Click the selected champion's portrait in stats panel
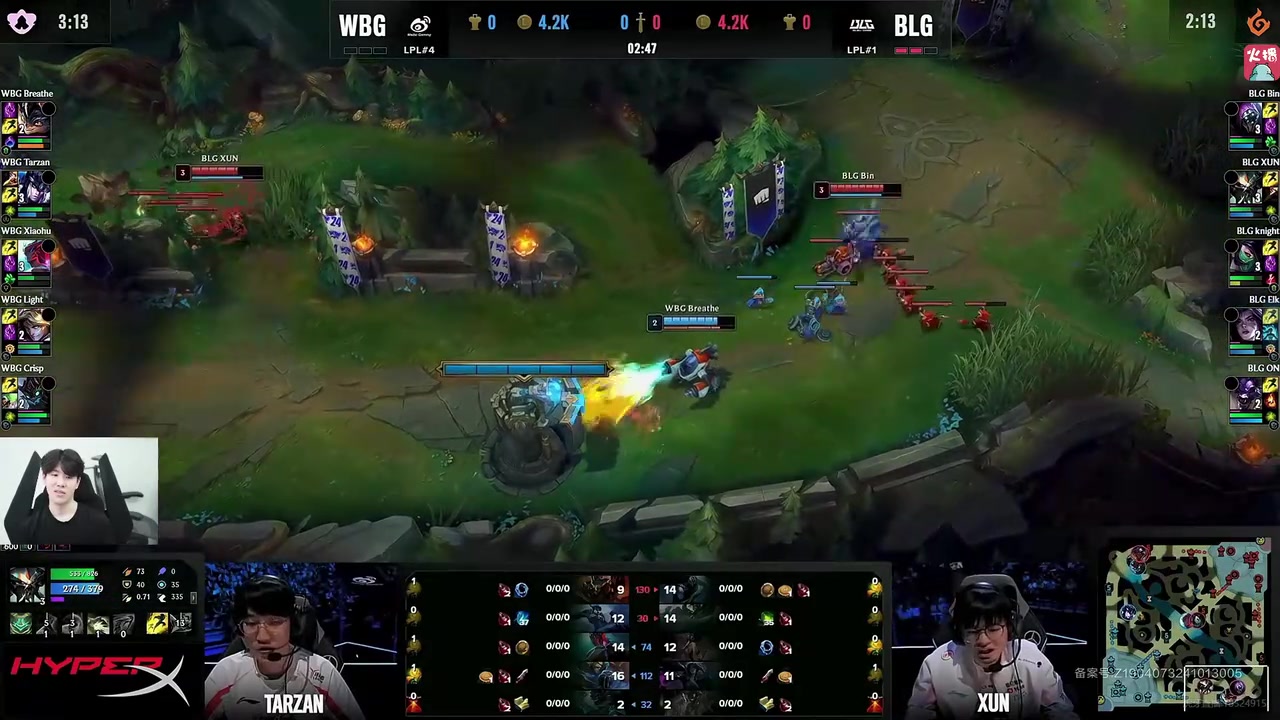Screen dimensions: 1280x720 coord(27,586)
